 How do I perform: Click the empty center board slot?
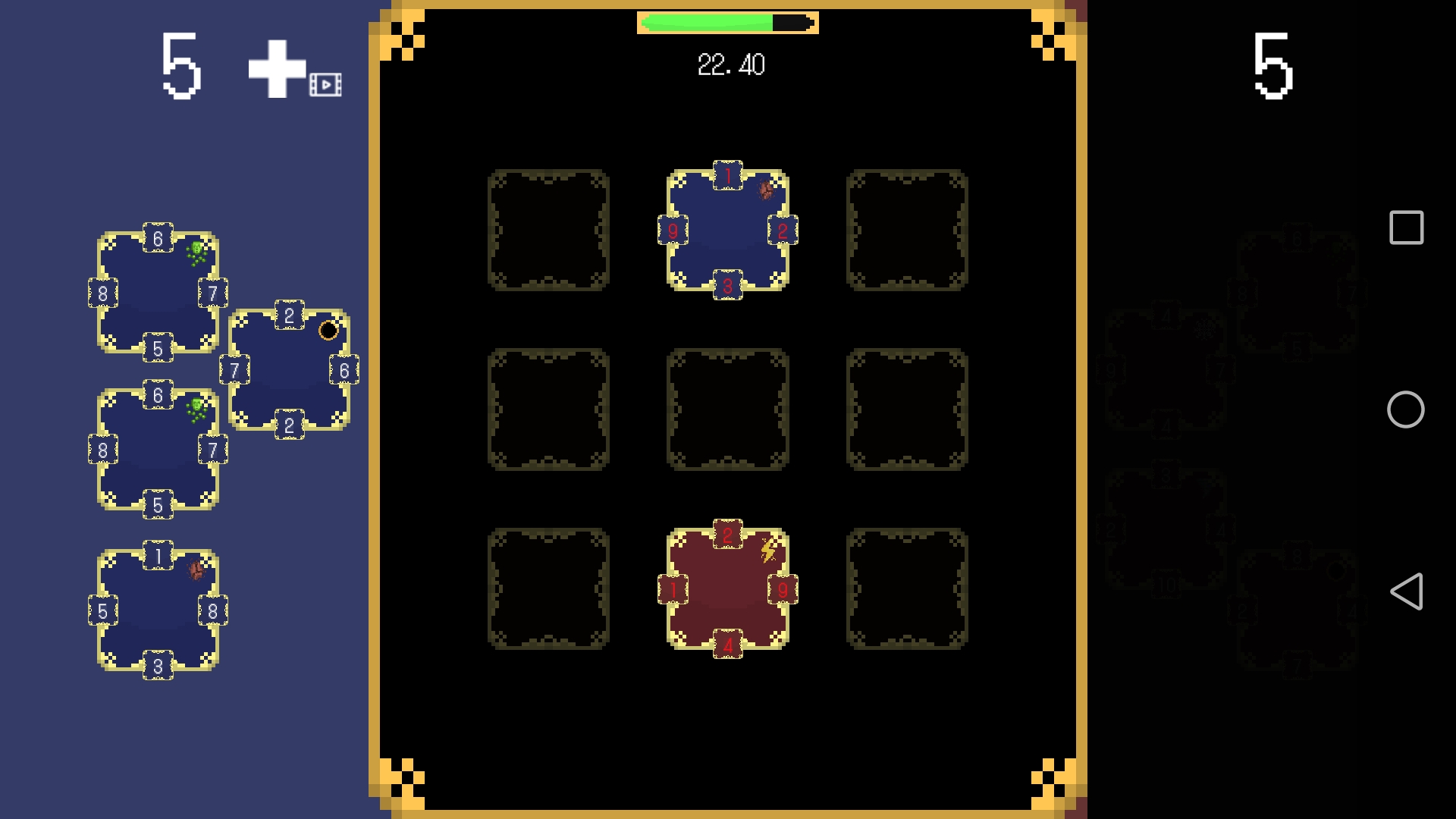pos(727,409)
